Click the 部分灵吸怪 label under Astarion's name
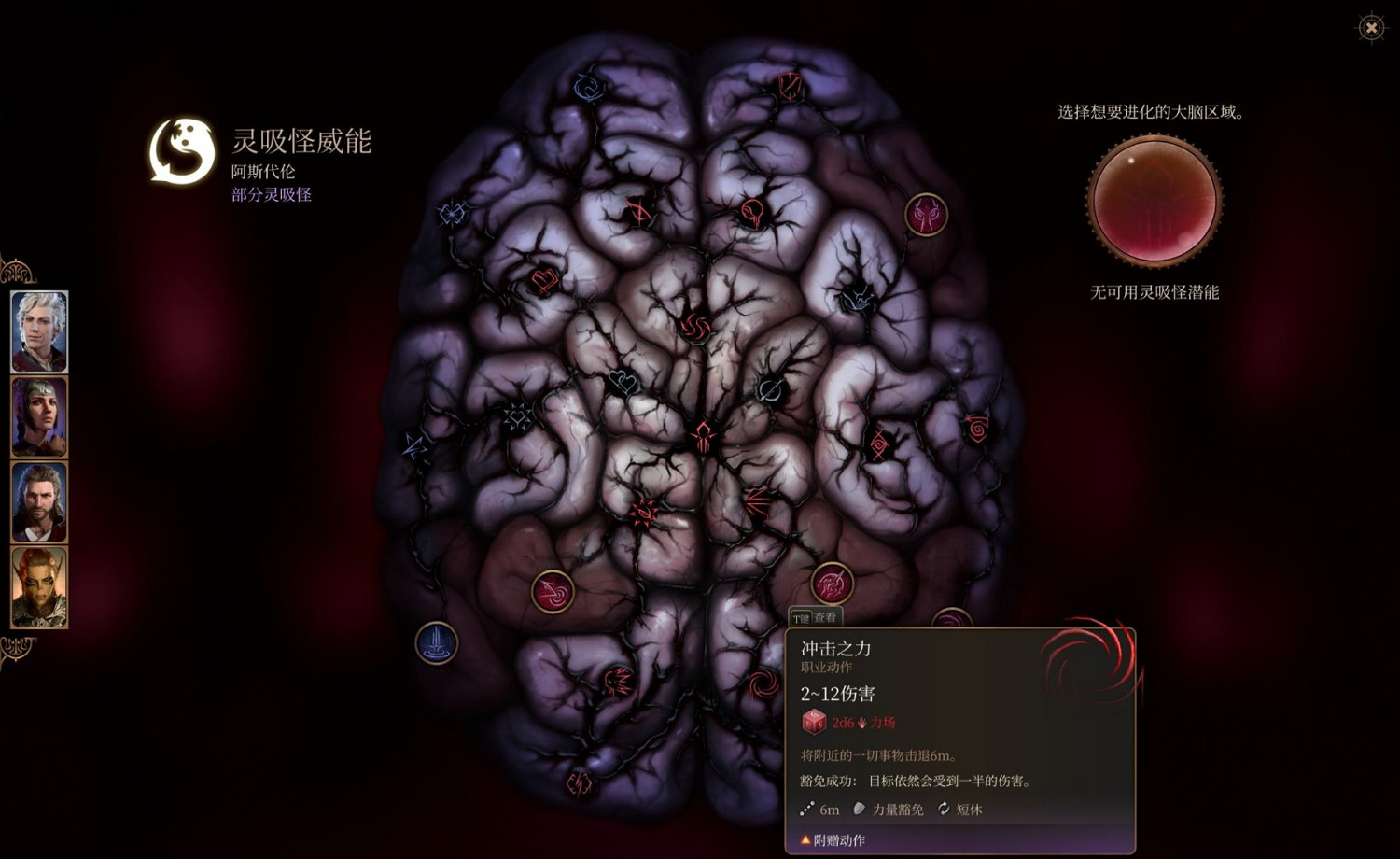The width and height of the screenshot is (1400, 859). tap(271, 195)
